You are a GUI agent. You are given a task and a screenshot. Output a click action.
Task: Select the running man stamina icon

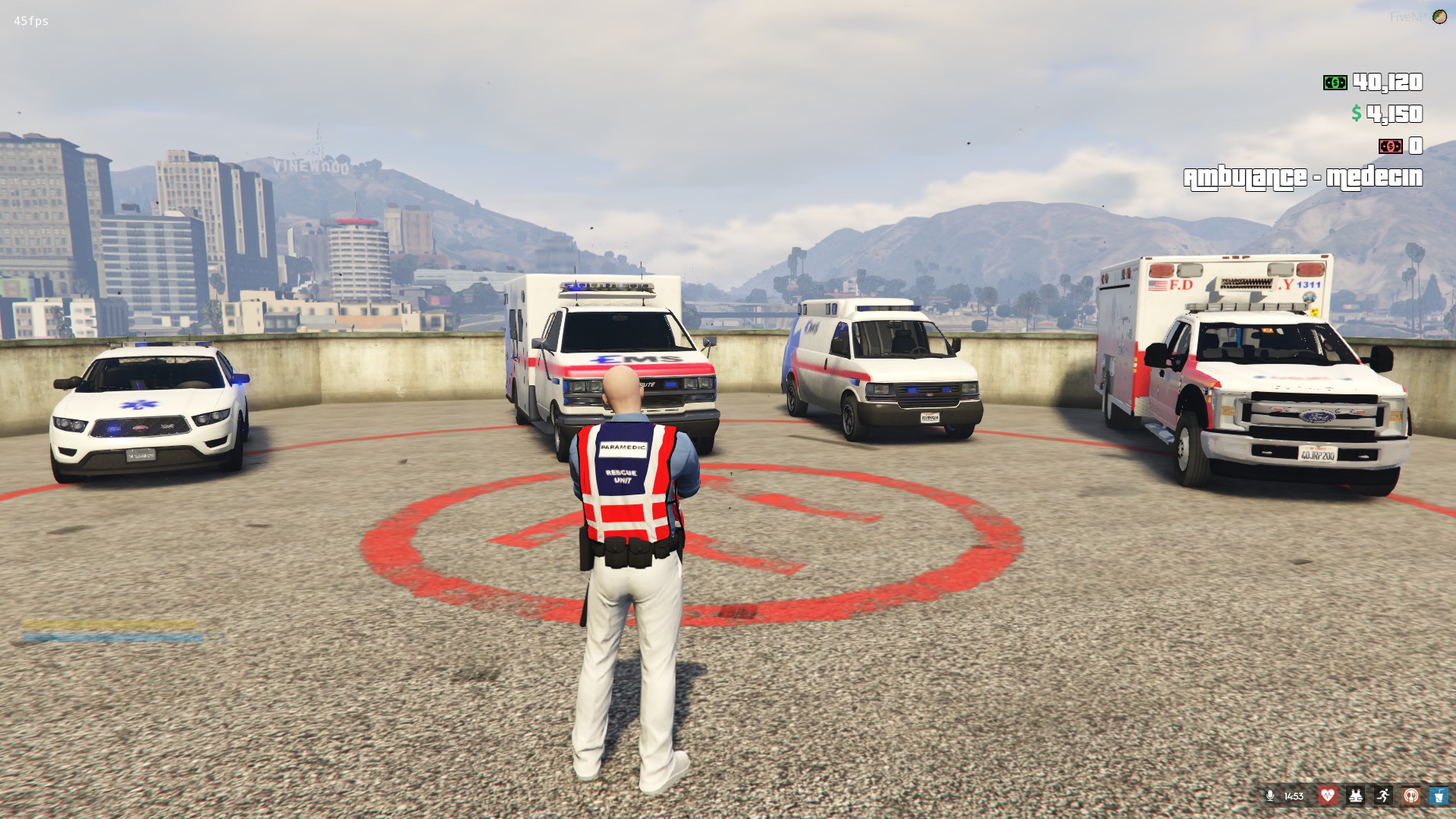point(1383,795)
